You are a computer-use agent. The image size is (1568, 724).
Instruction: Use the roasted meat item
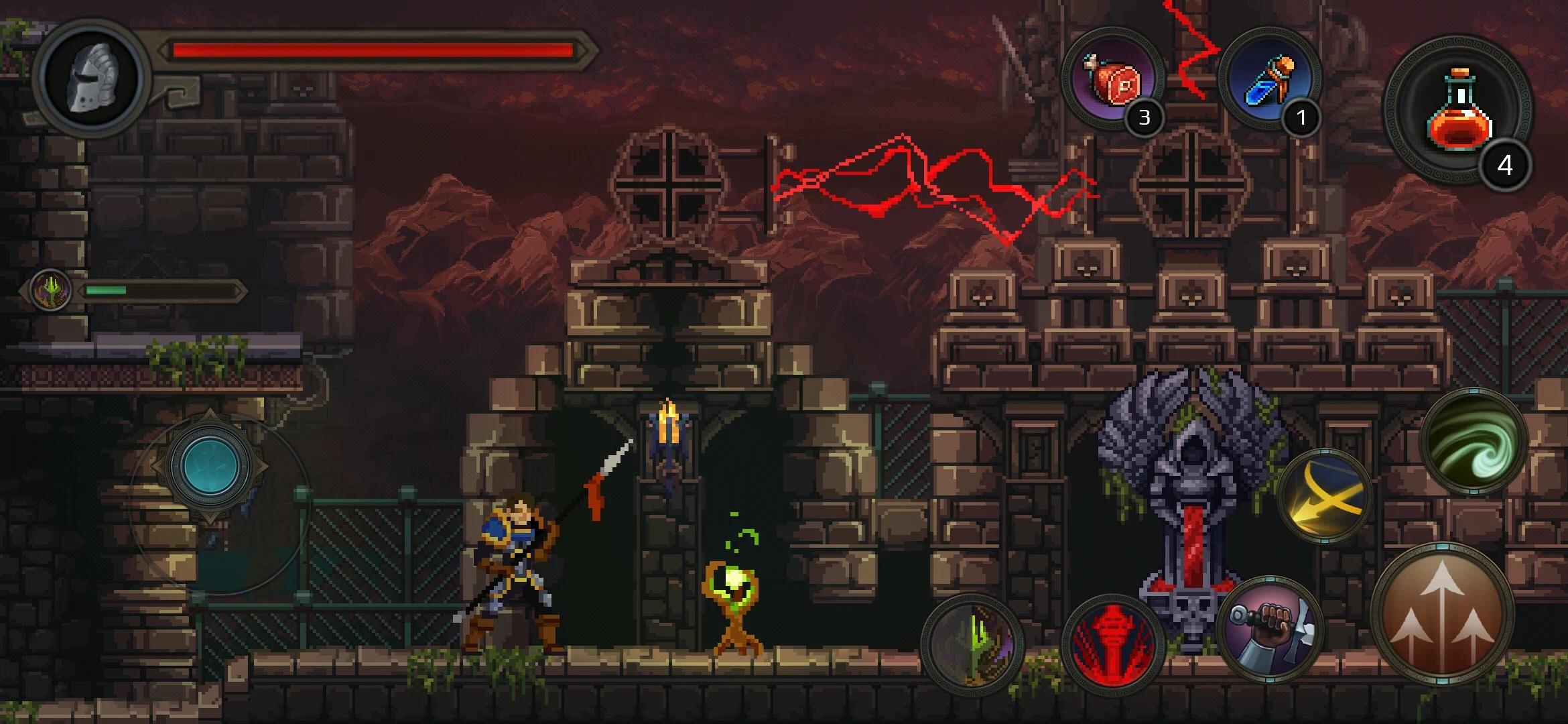coord(1112,79)
